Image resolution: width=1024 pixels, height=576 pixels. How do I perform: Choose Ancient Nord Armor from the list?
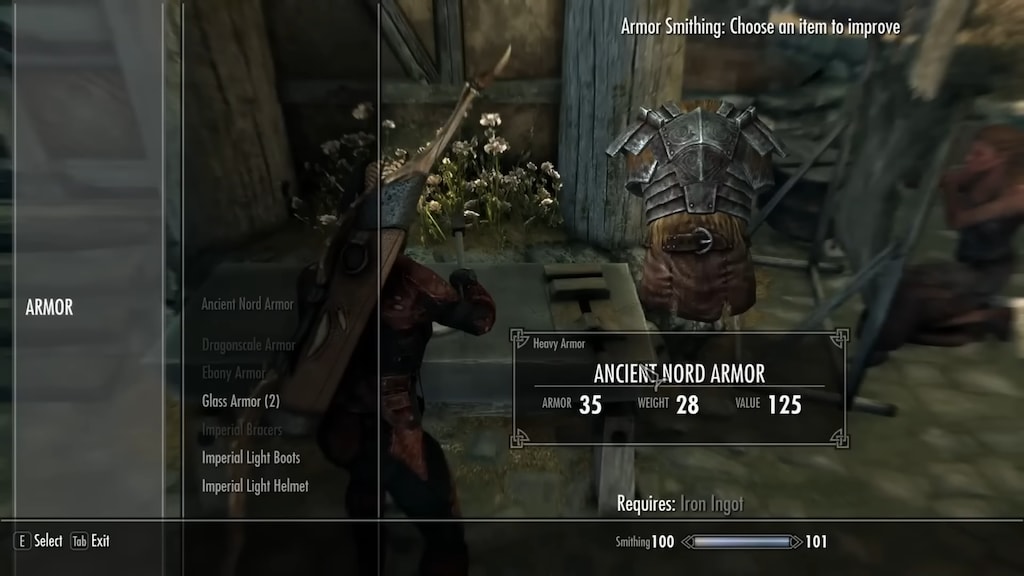click(247, 304)
